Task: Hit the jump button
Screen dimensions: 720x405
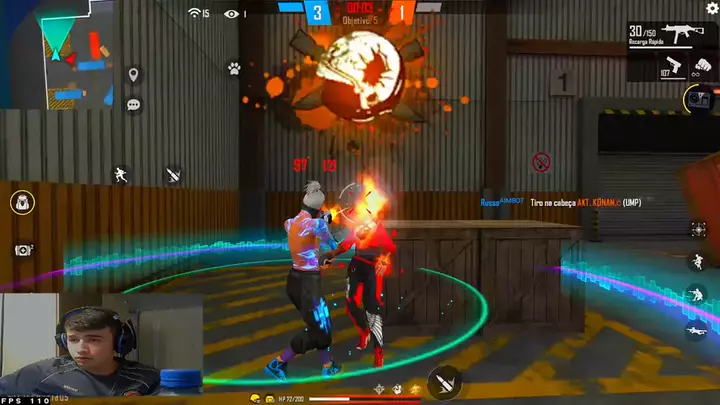Action: tap(696, 262)
